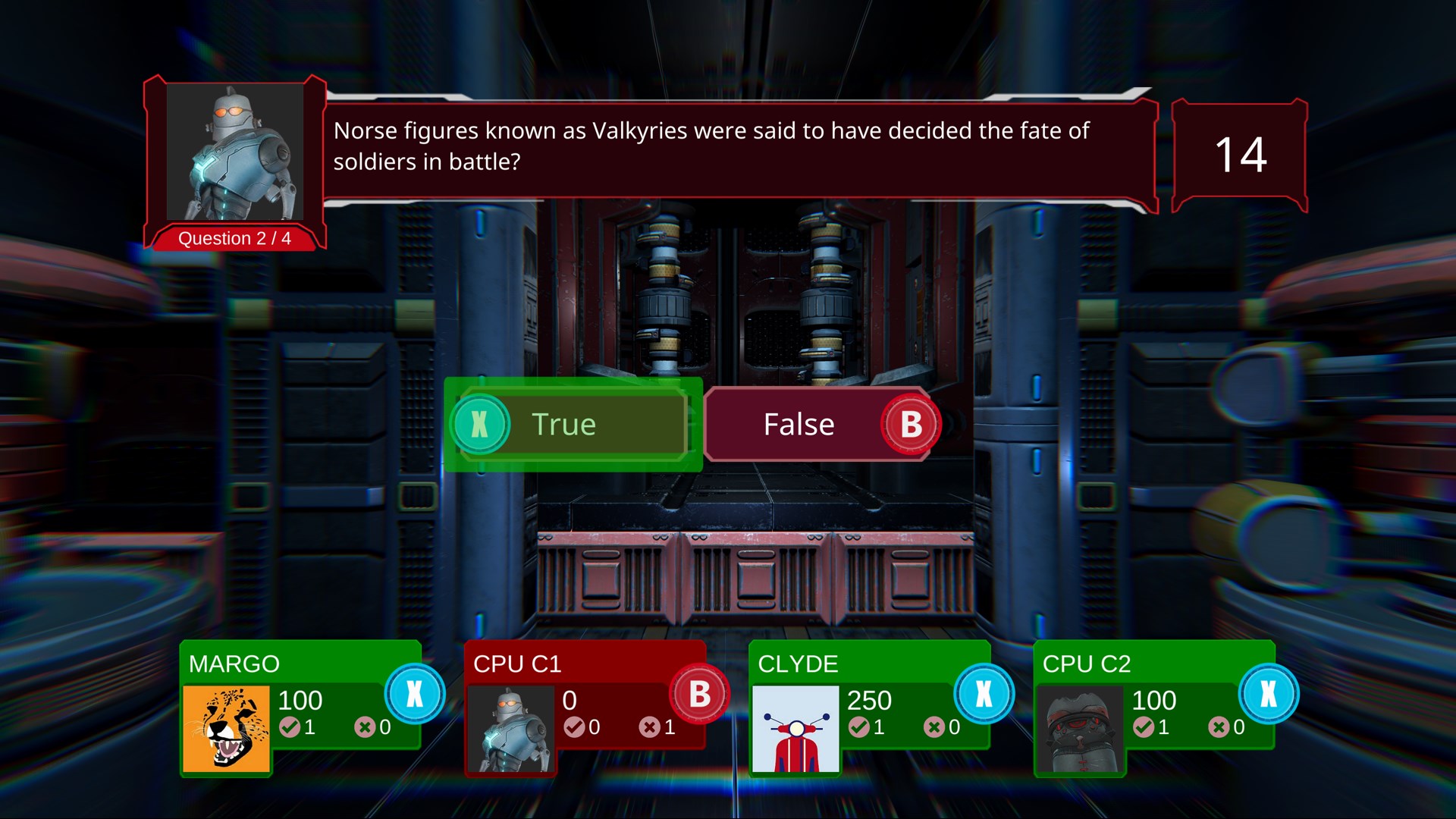Click the B button icon beside False
This screenshot has width=1456, height=819.
pos(910,424)
